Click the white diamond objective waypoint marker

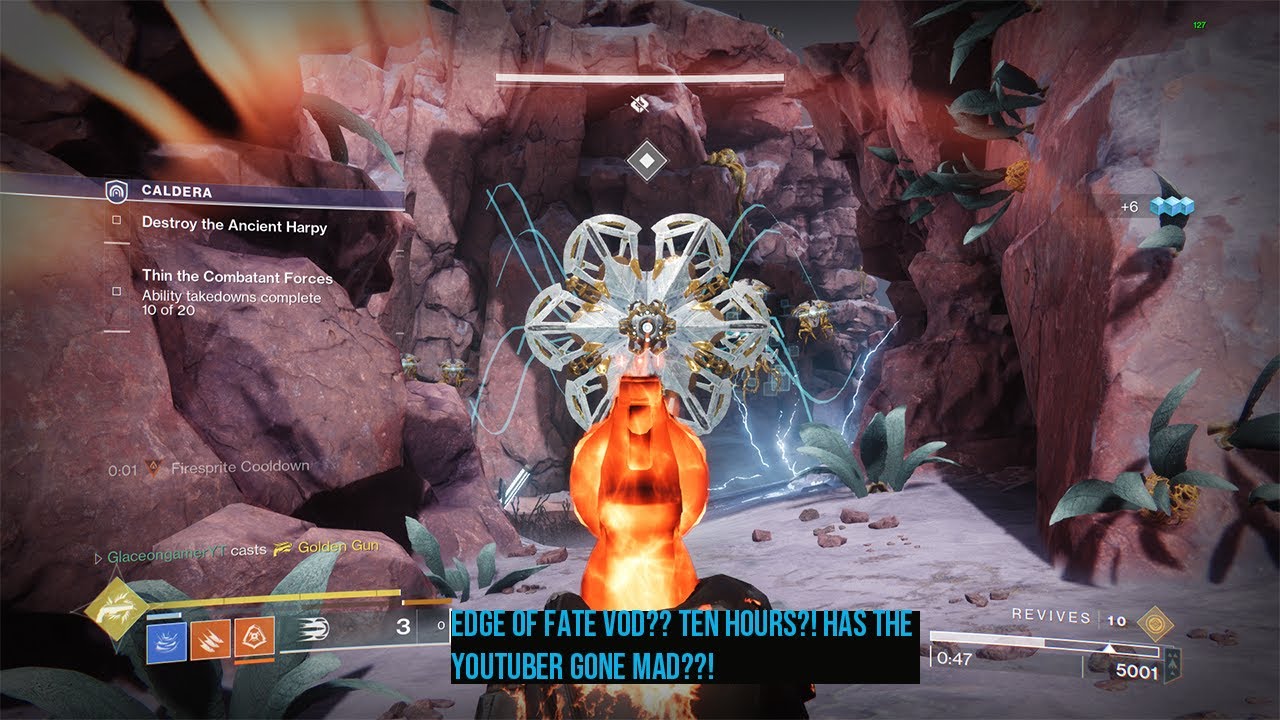[x=647, y=160]
